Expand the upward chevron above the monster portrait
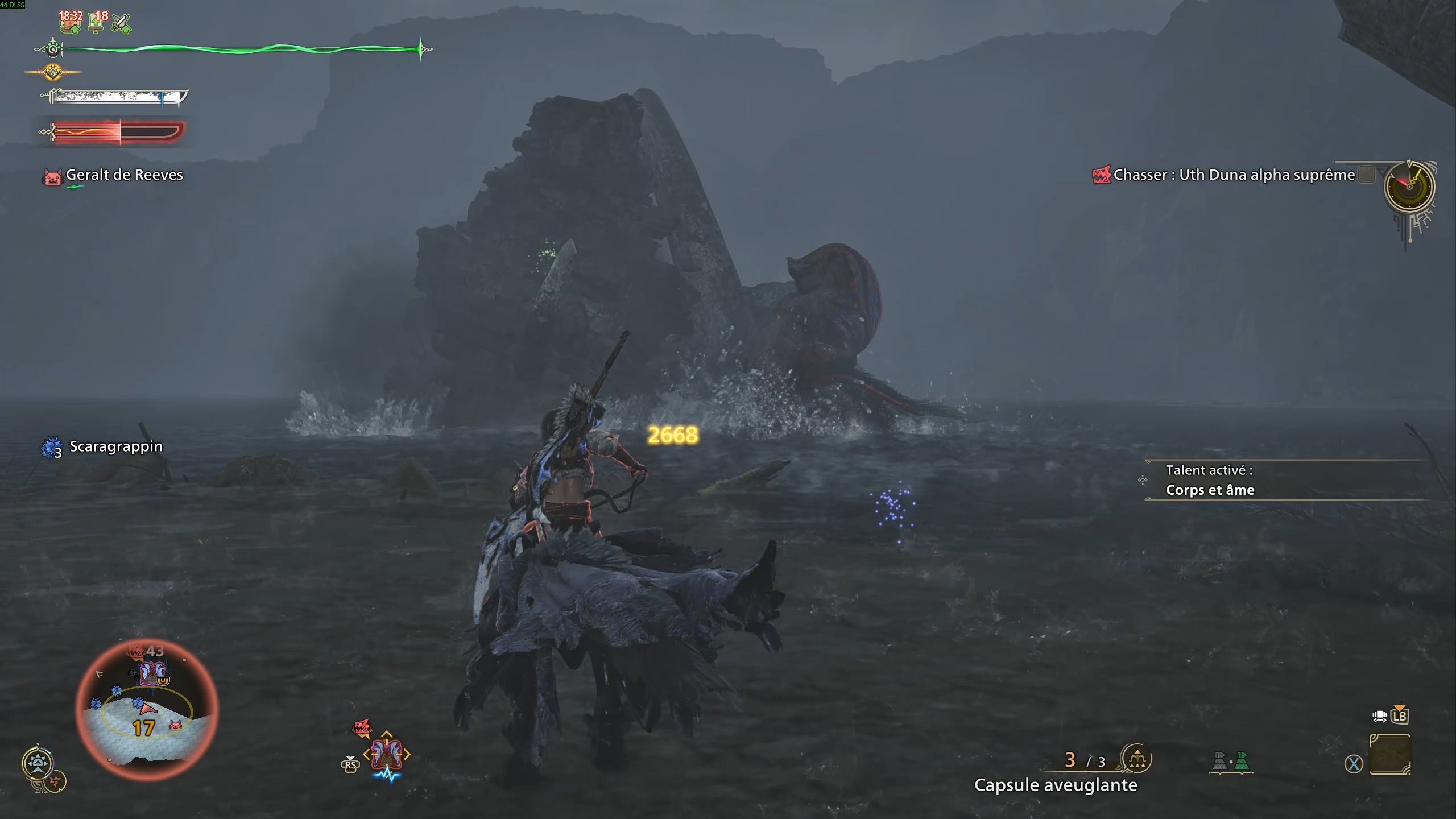Image resolution: width=1456 pixels, height=819 pixels. [386, 734]
